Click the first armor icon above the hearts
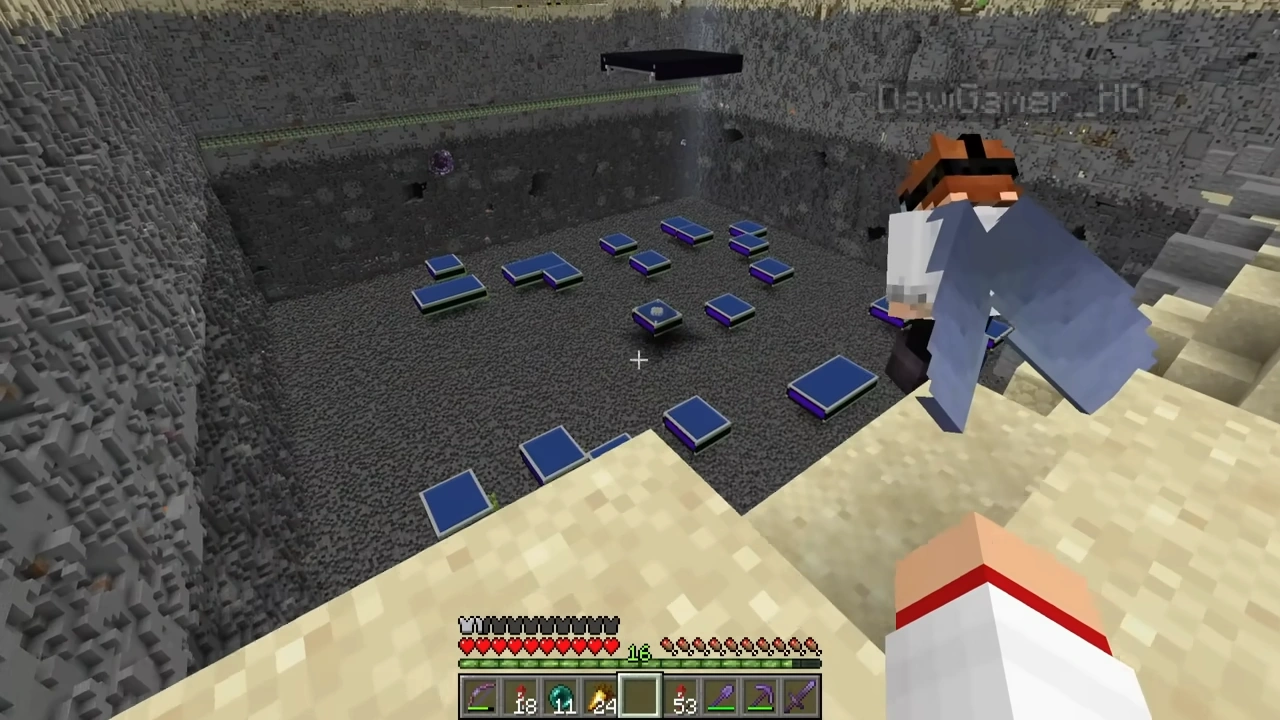 [x=466, y=624]
